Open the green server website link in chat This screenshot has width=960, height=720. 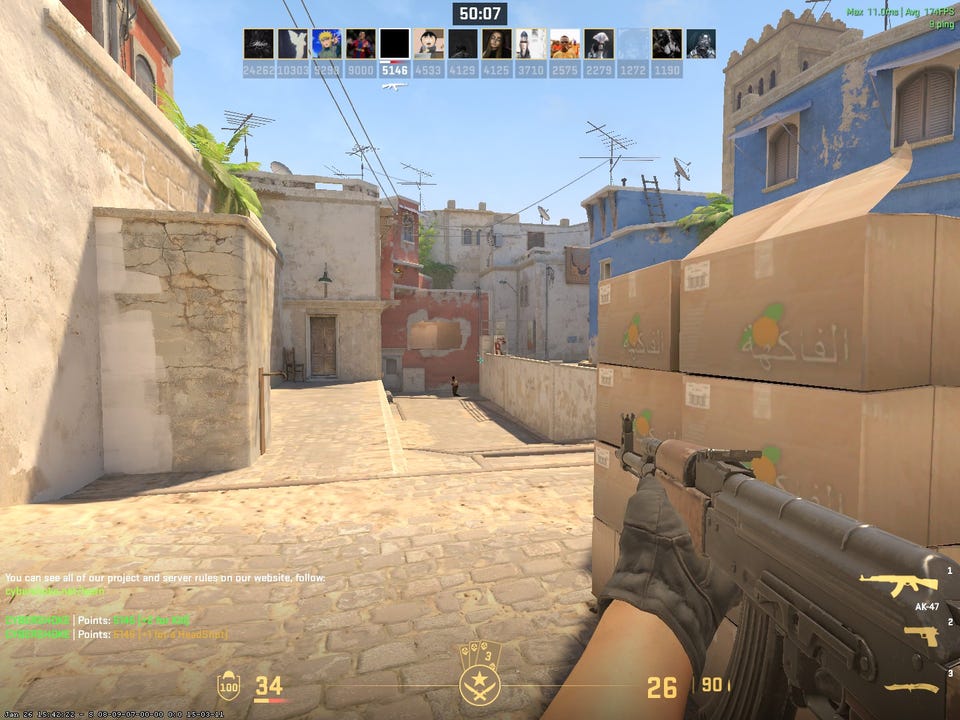pyautogui.click(x=55, y=591)
